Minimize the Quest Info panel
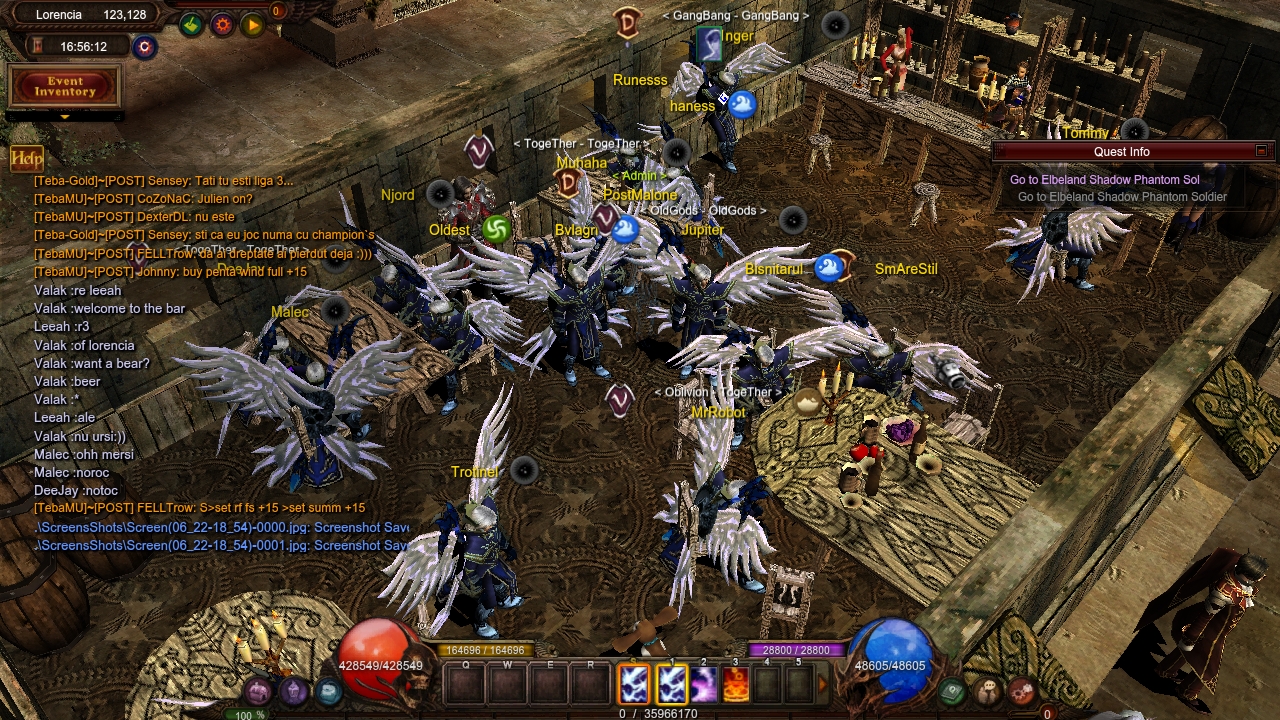 click(1261, 151)
